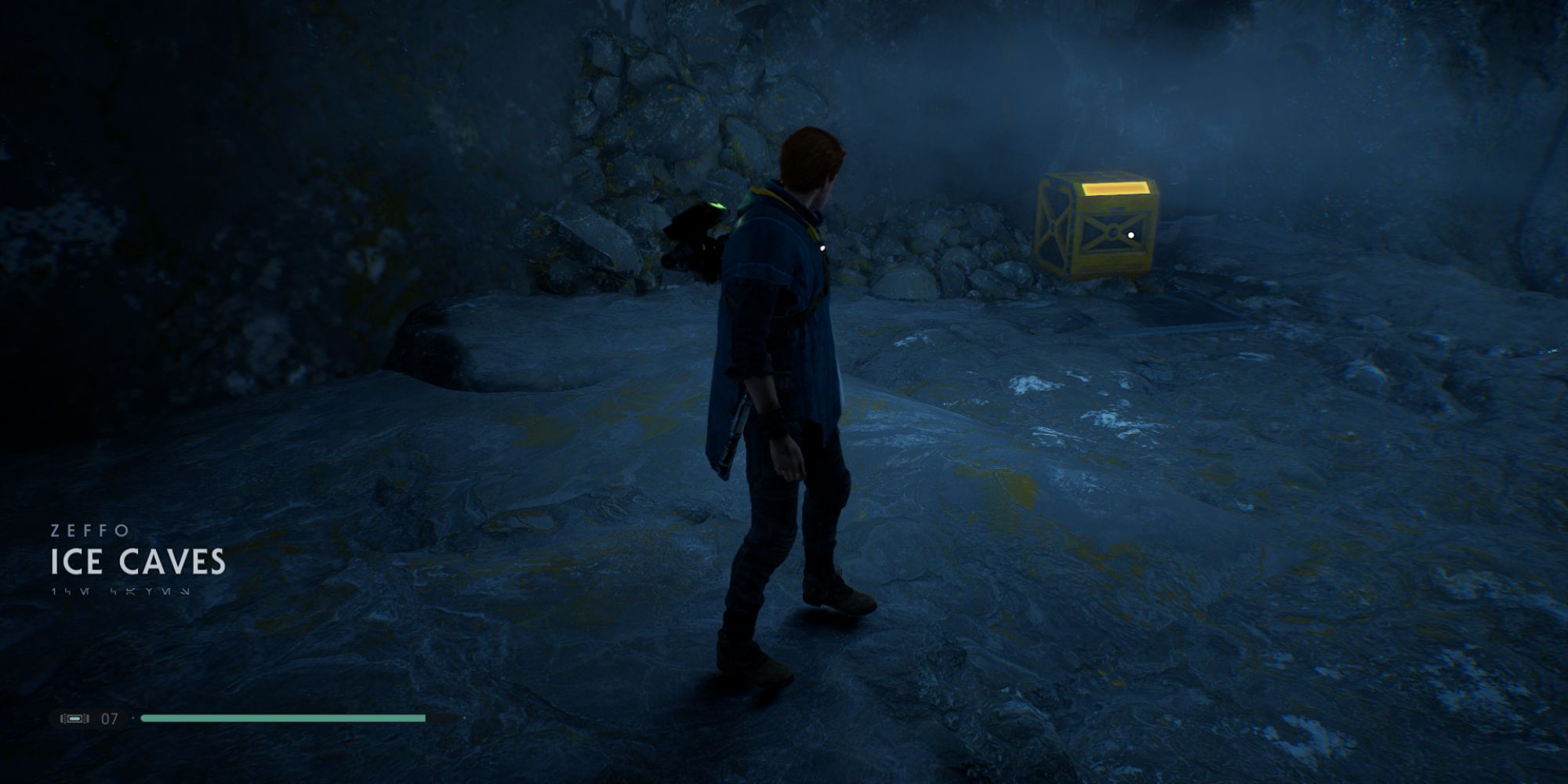Click the stim count number 07
The width and height of the screenshot is (1568, 784).
(x=109, y=718)
